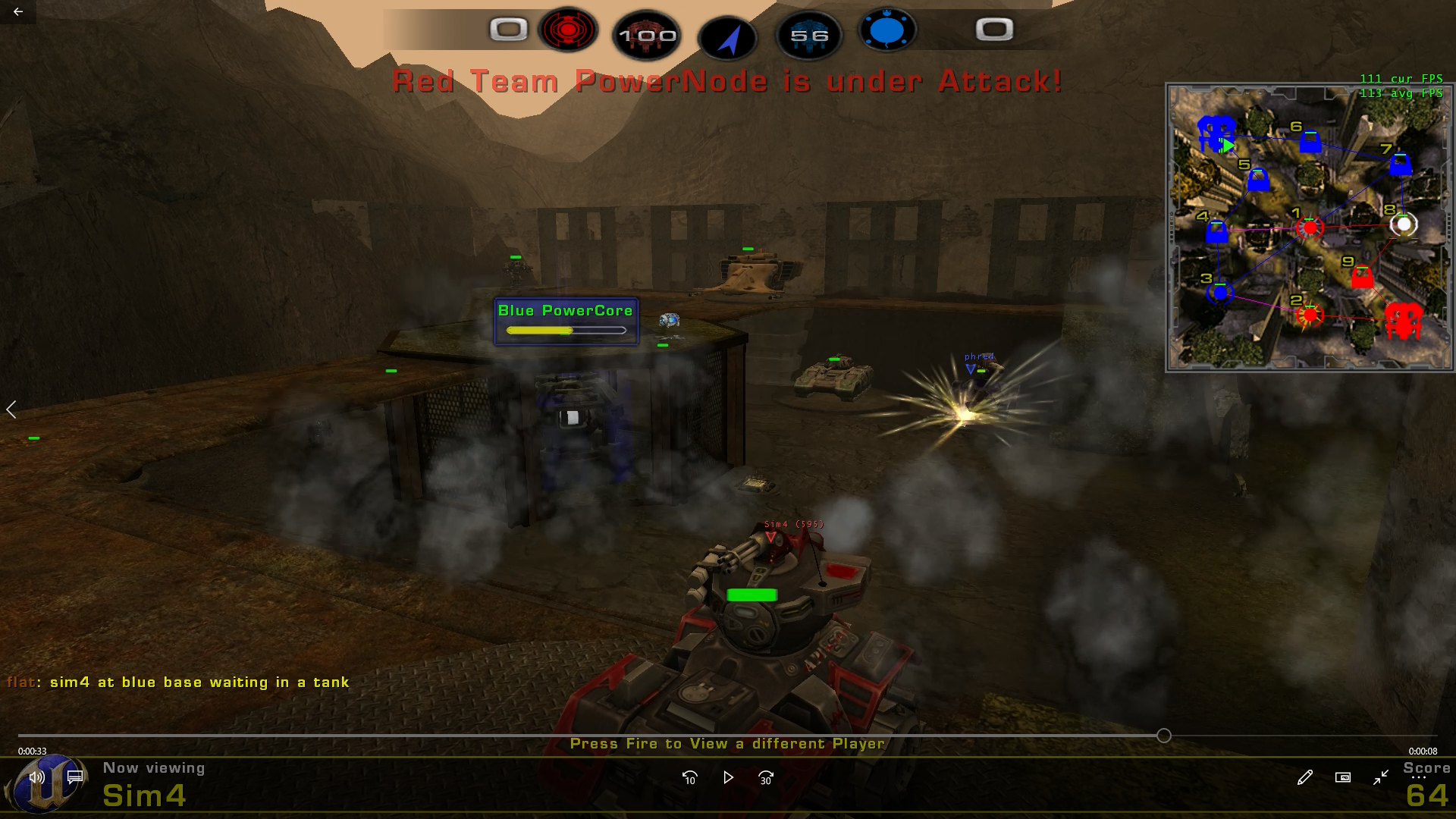The height and width of the screenshot is (819, 1456).
Task: Select the red power core on minimap
Action: pyautogui.click(x=1402, y=321)
